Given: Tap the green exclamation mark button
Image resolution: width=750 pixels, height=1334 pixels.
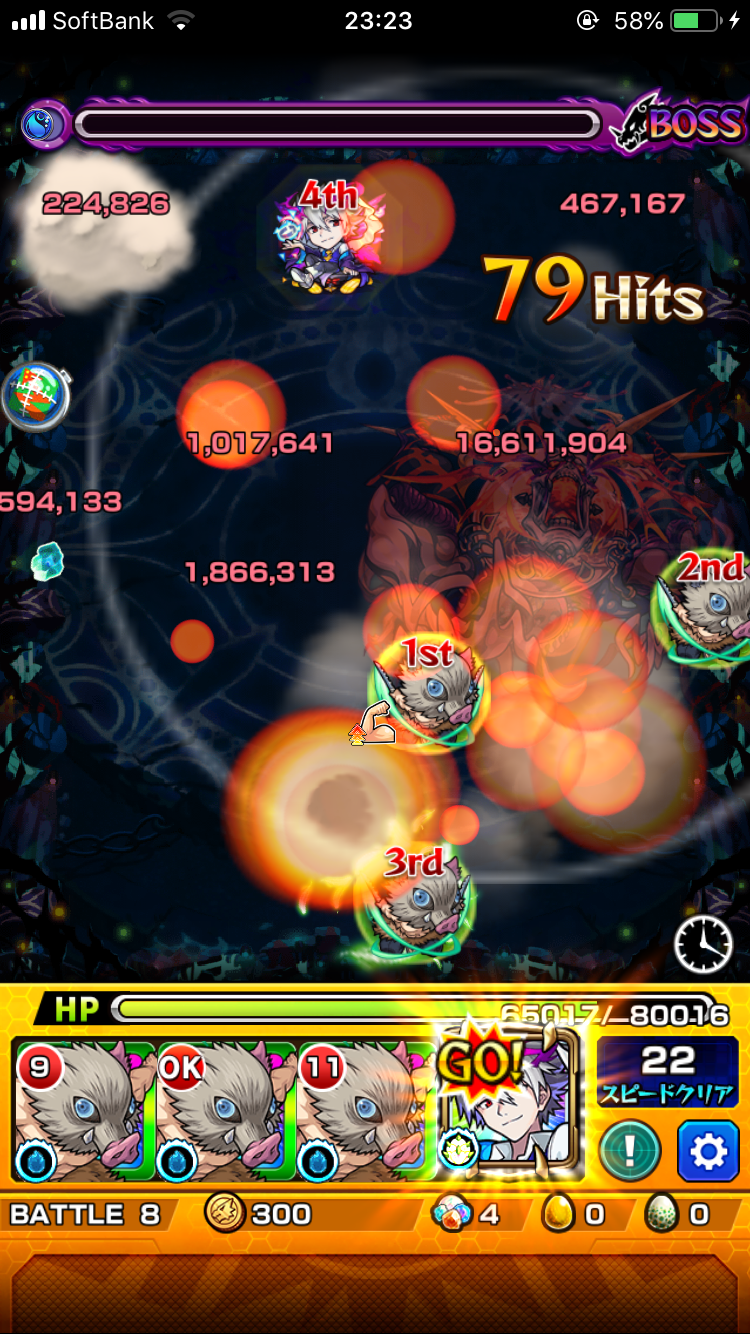Looking at the screenshot, I should [630, 1152].
